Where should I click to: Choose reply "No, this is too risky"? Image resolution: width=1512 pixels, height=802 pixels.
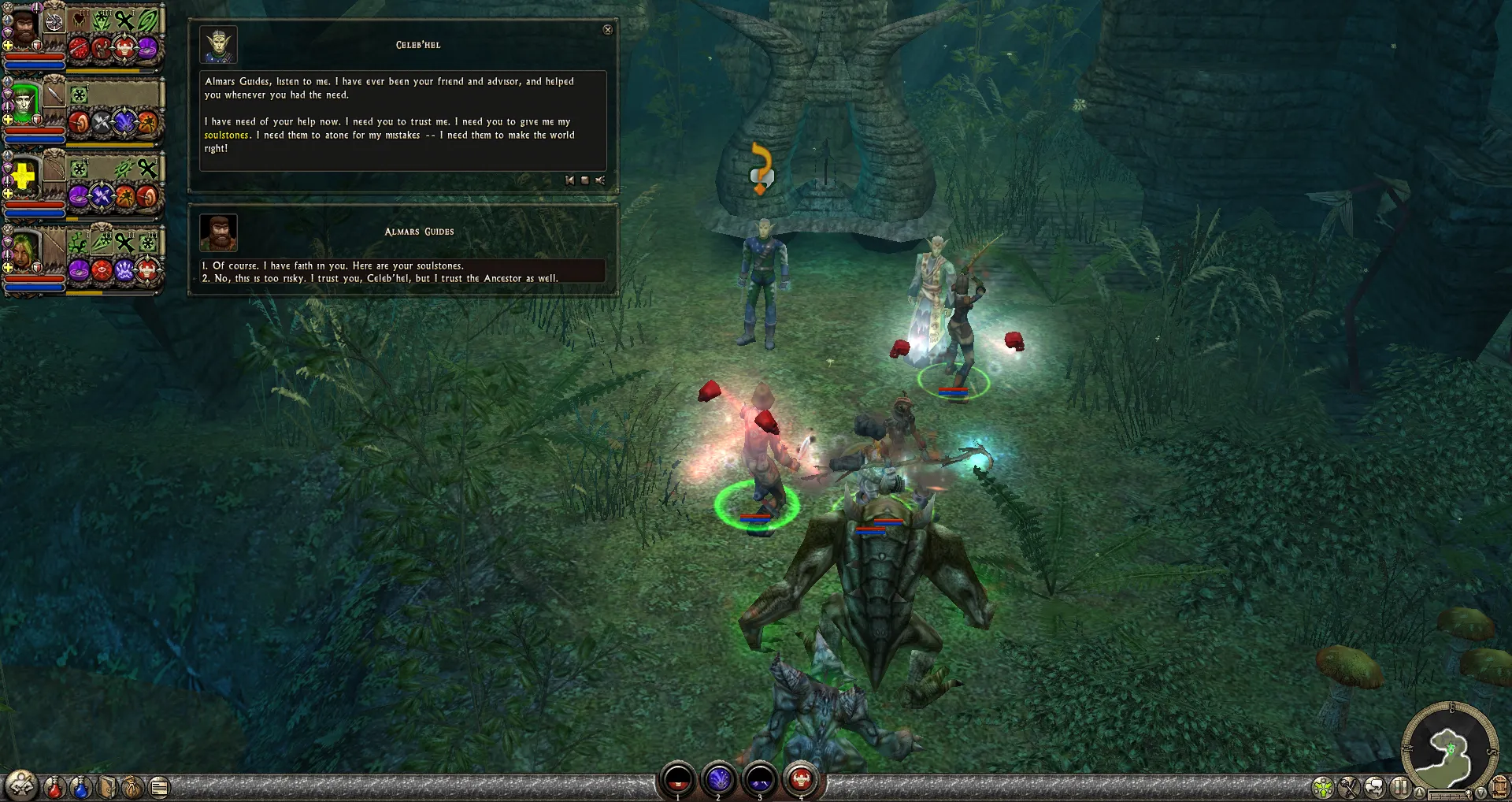pyautogui.click(x=386, y=279)
